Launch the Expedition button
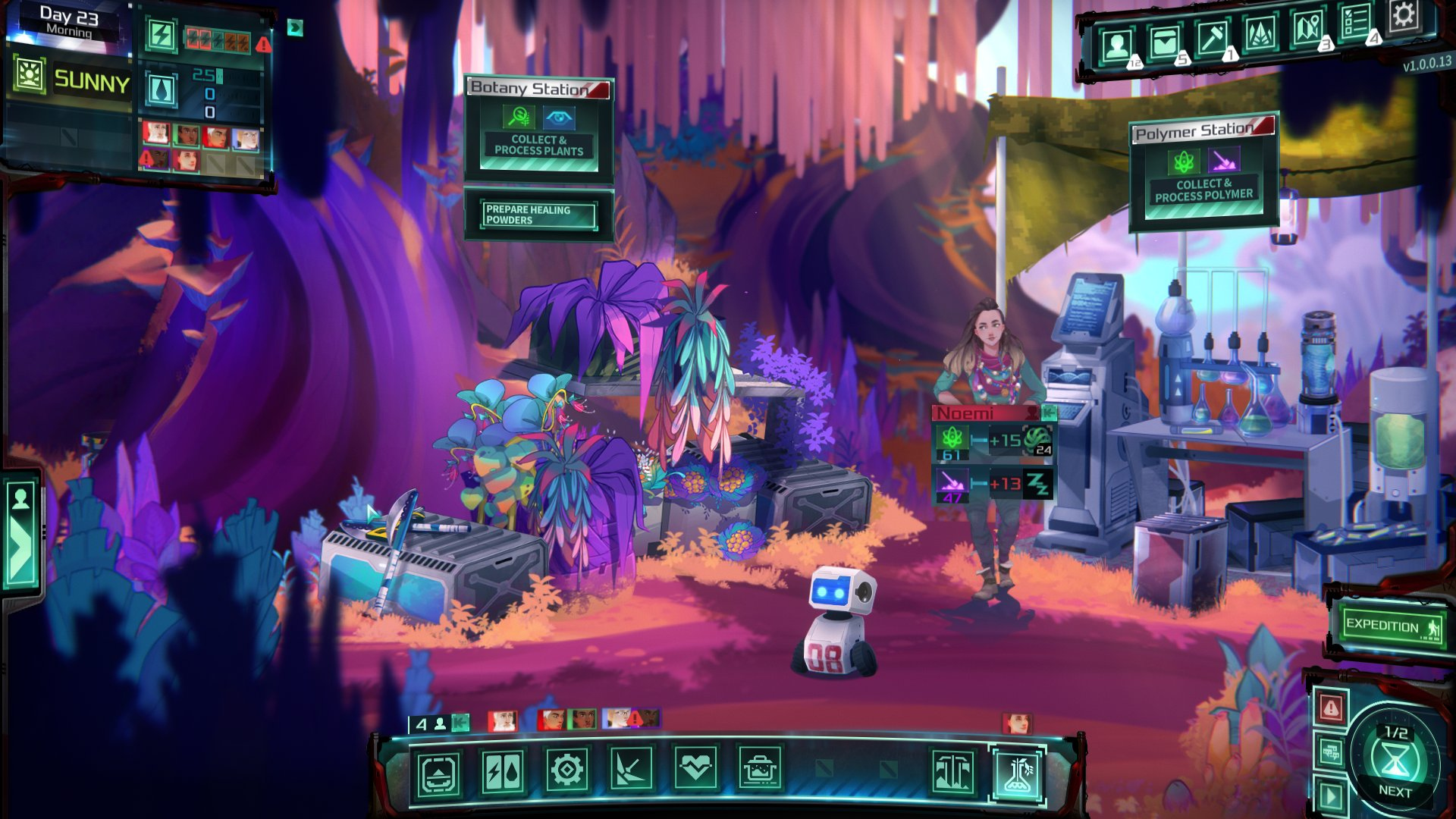This screenshot has width=1456, height=819. (1391, 626)
